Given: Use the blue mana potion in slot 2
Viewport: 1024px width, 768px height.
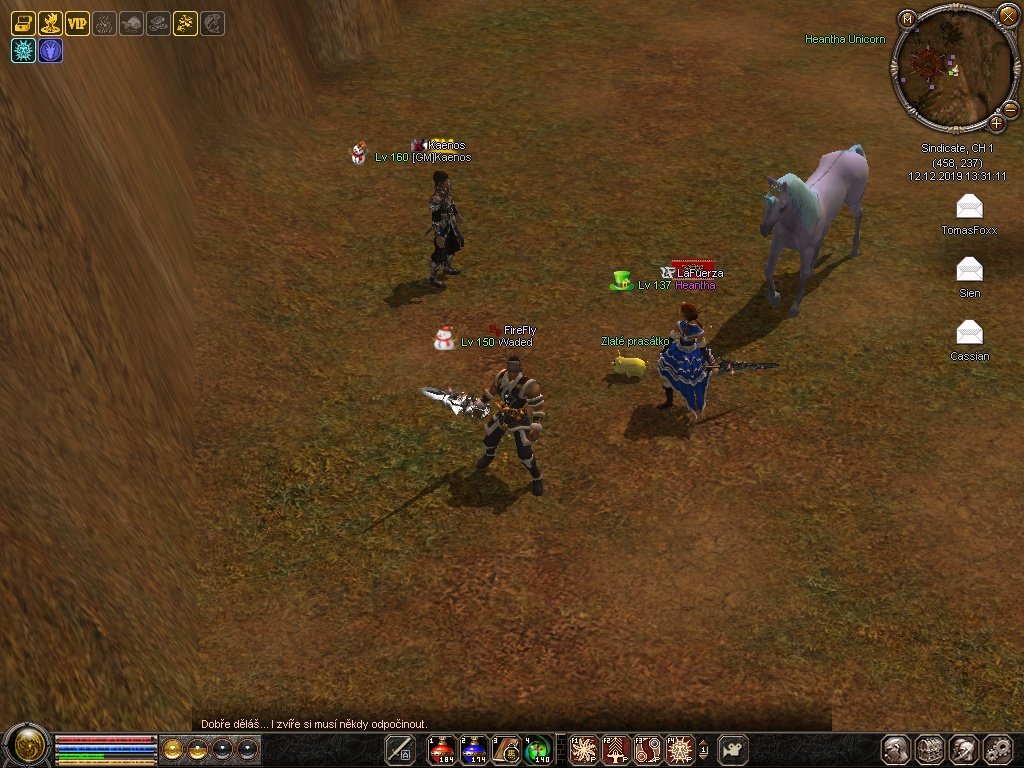Looking at the screenshot, I should (474, 749).
